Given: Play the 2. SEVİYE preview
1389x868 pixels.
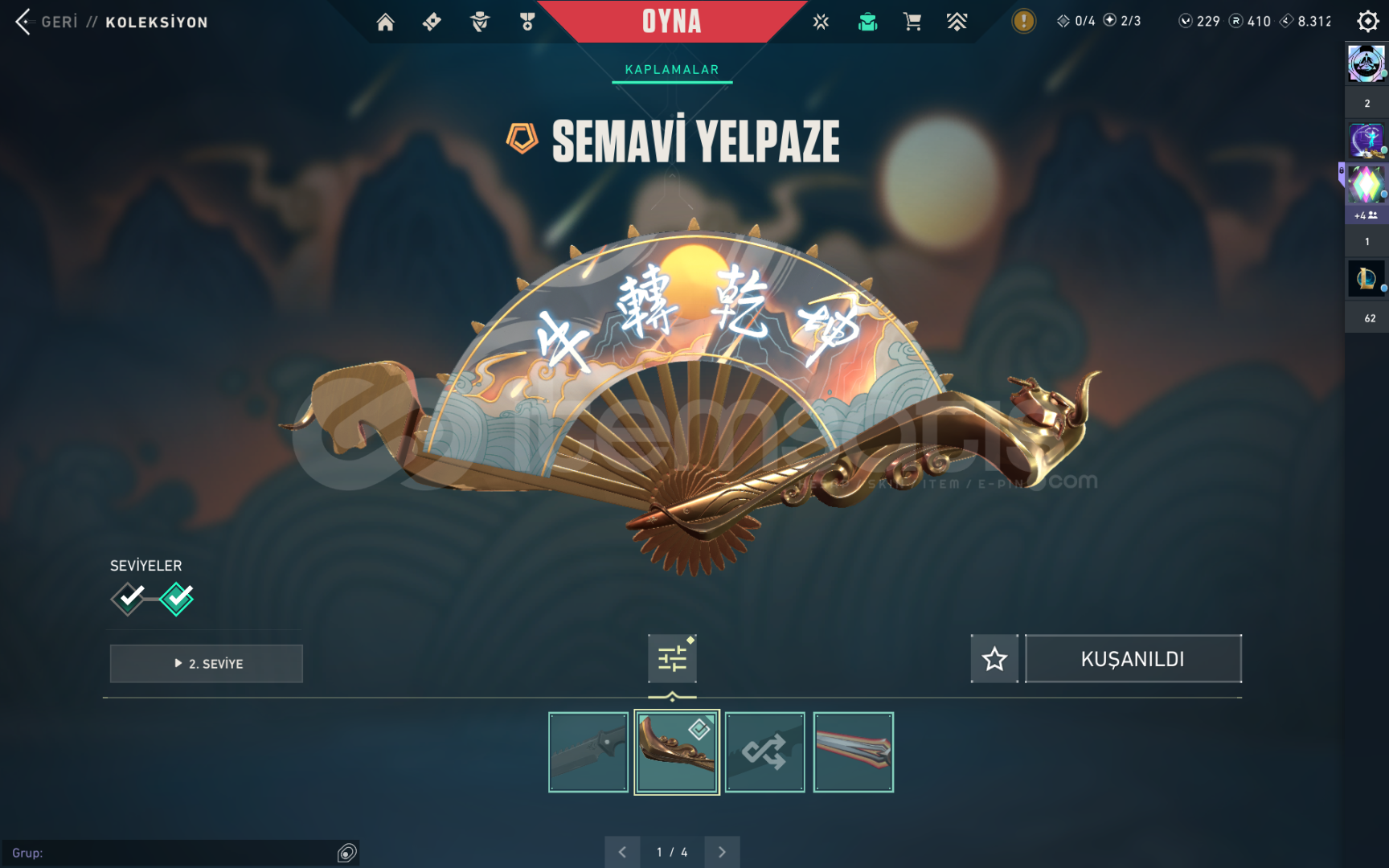Looking at the screenshot, I should [207, 664].
